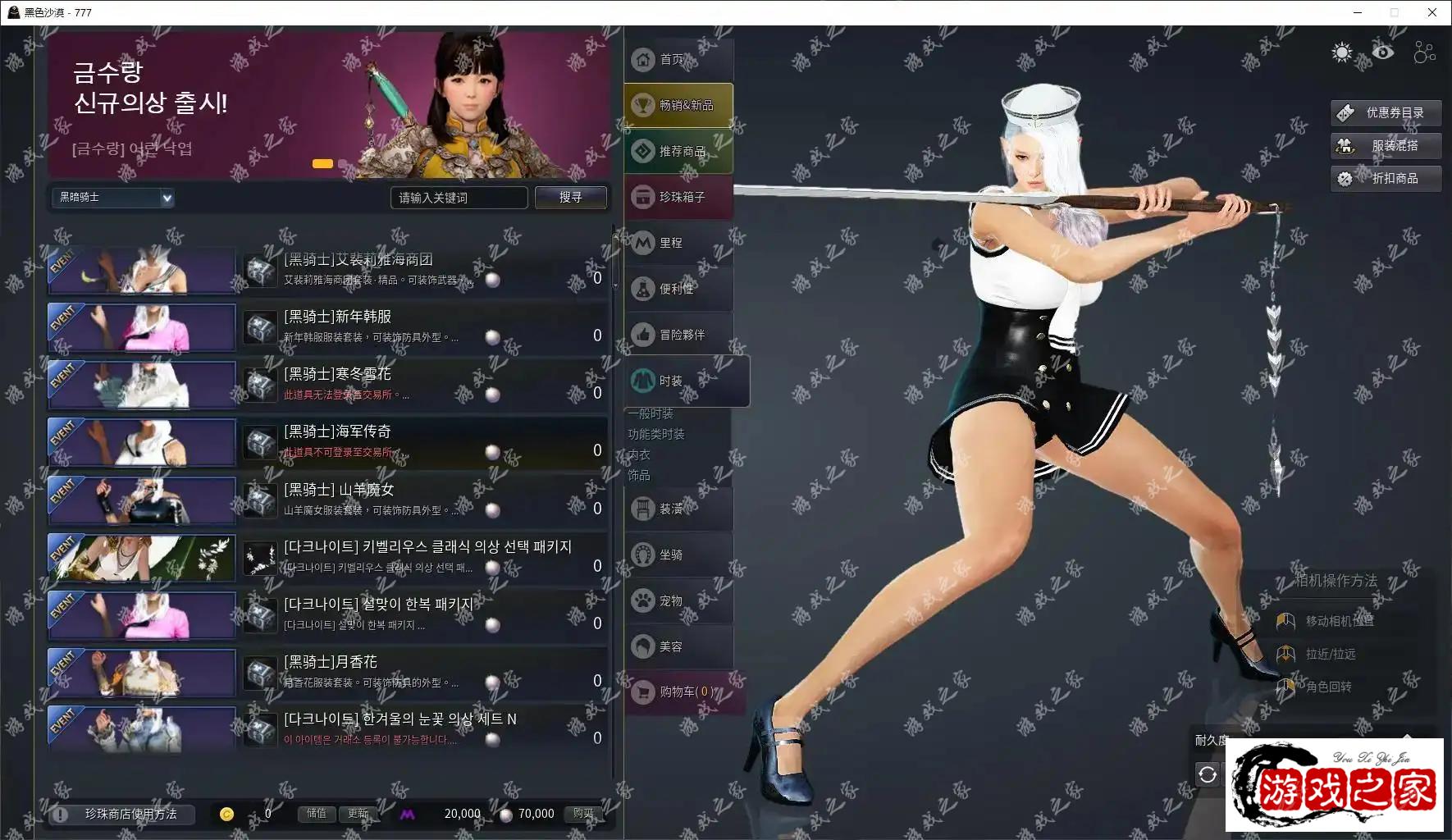Screen dimensions: 1452x840
Task: Open the 推荐商品 category
Action: coord(678,152)
